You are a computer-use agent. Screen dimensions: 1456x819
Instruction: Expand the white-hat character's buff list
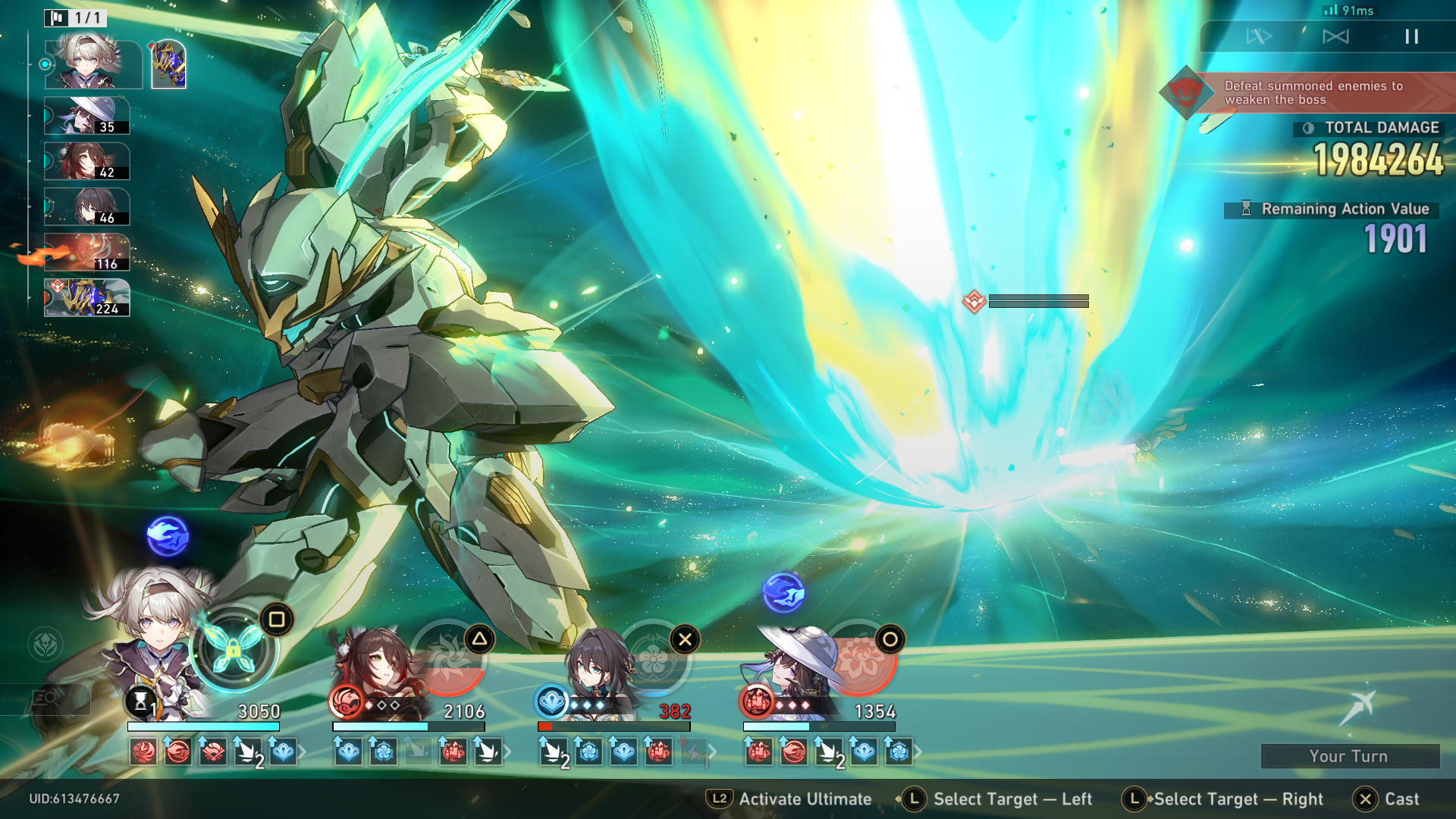point(918,752)
